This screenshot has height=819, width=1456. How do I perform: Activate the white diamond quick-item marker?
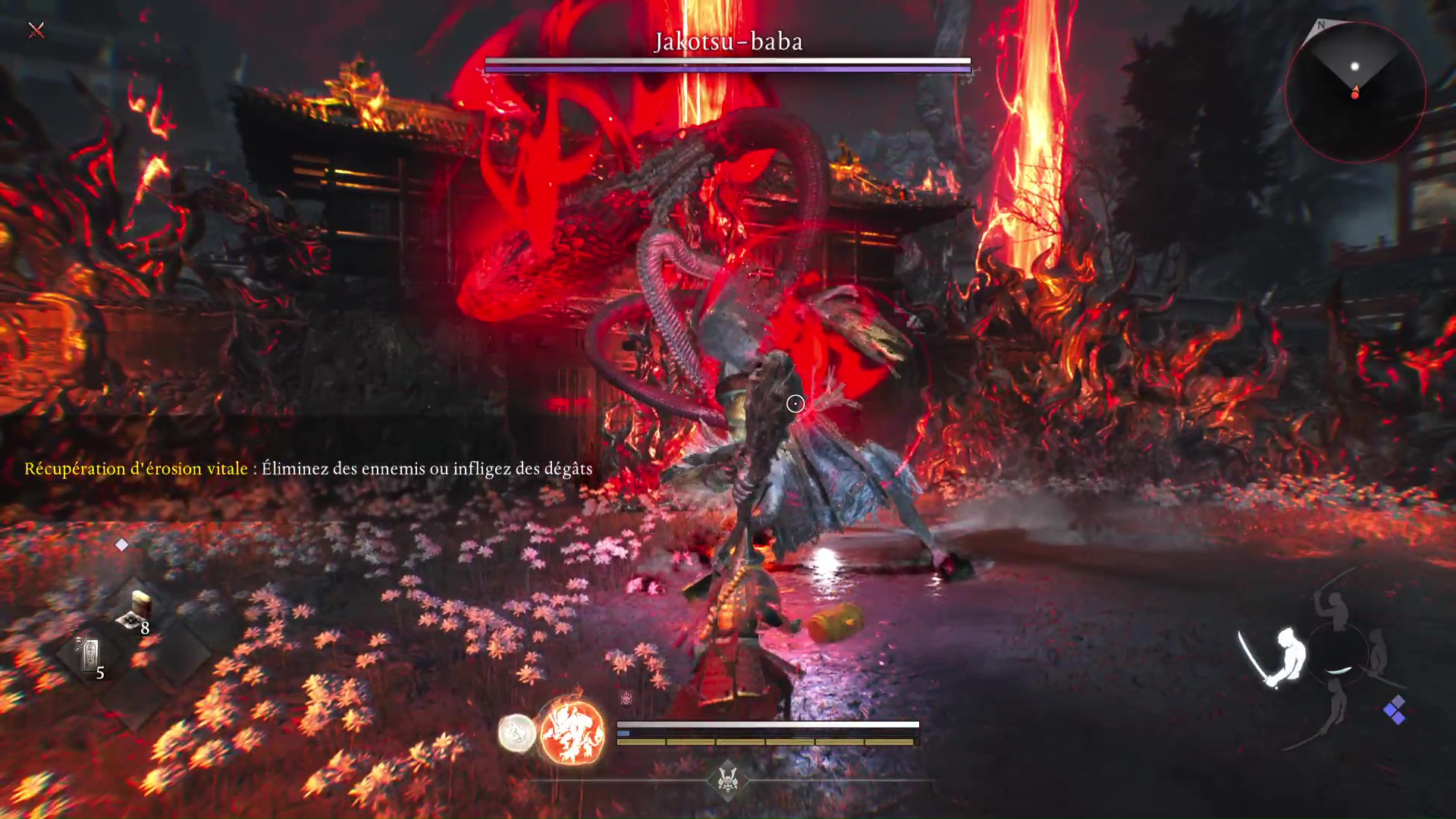122,544
